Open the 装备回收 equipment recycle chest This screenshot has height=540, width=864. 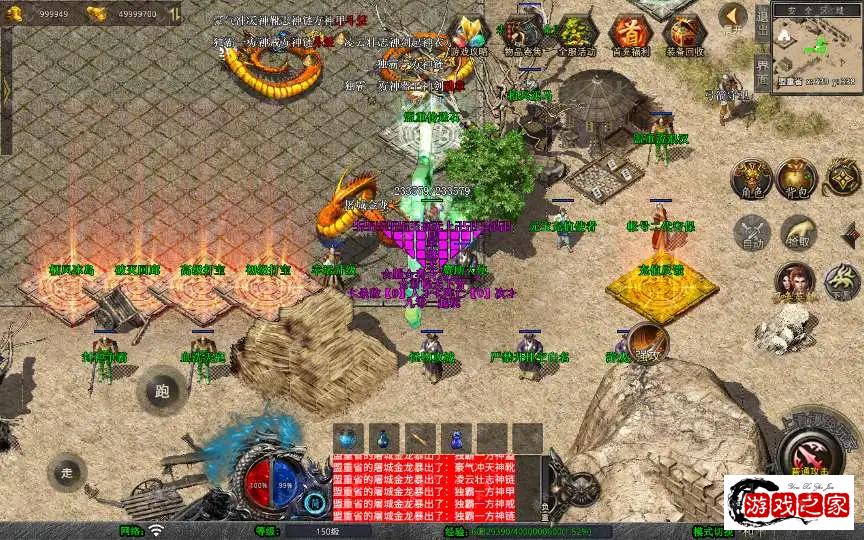(684, 34)
